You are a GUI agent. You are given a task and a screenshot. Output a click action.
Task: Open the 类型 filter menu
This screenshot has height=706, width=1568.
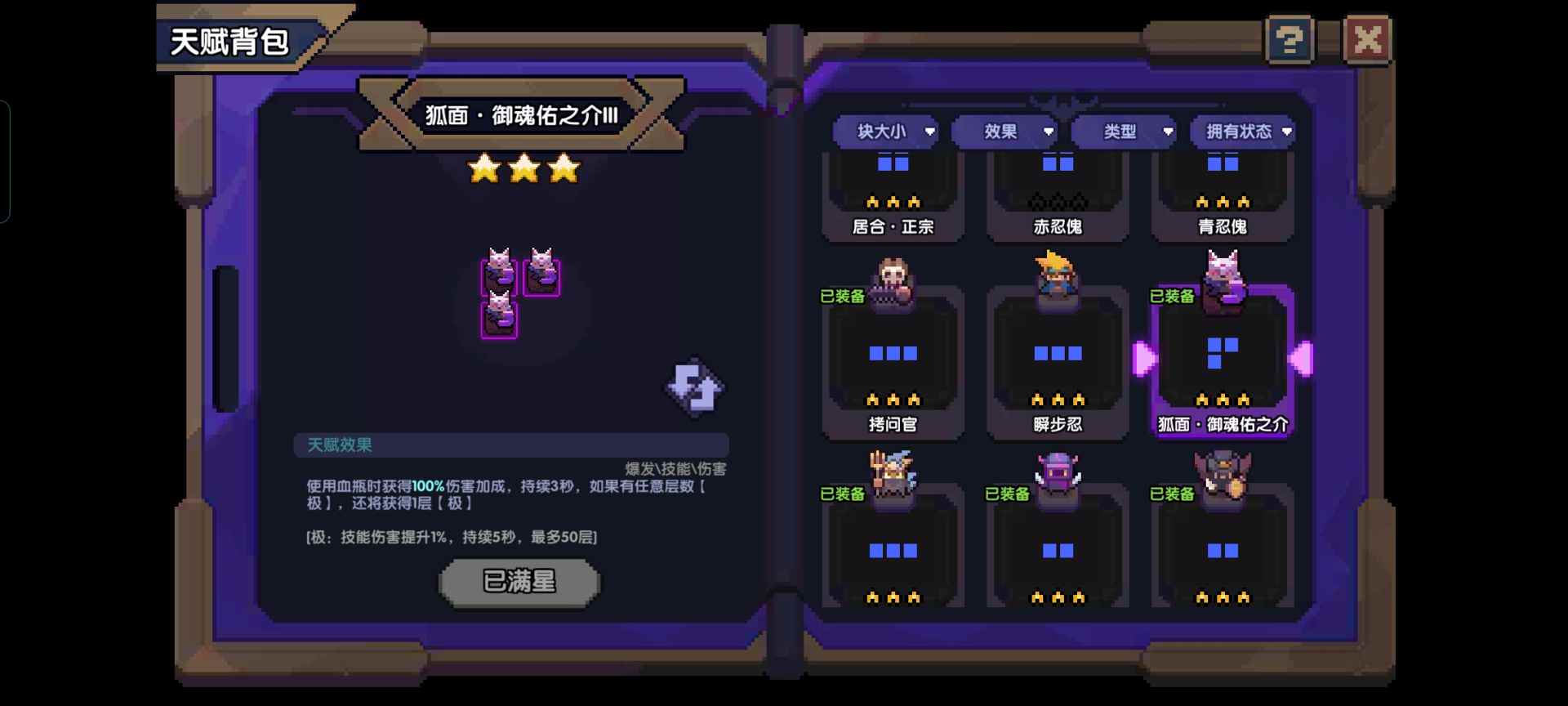click(1124, 132)
